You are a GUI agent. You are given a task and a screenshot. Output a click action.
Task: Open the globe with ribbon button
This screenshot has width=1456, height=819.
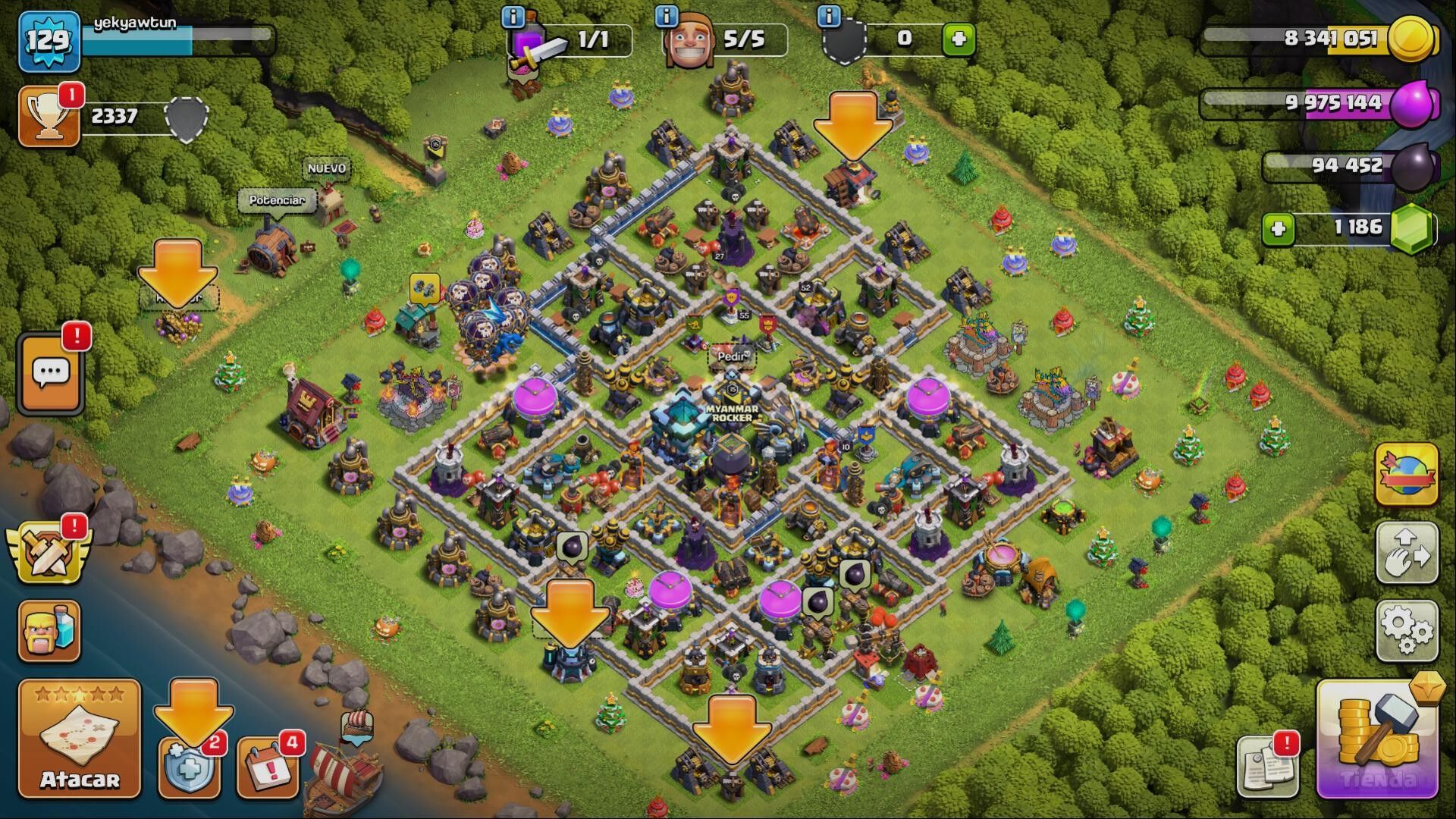[x=1407, y=475]
